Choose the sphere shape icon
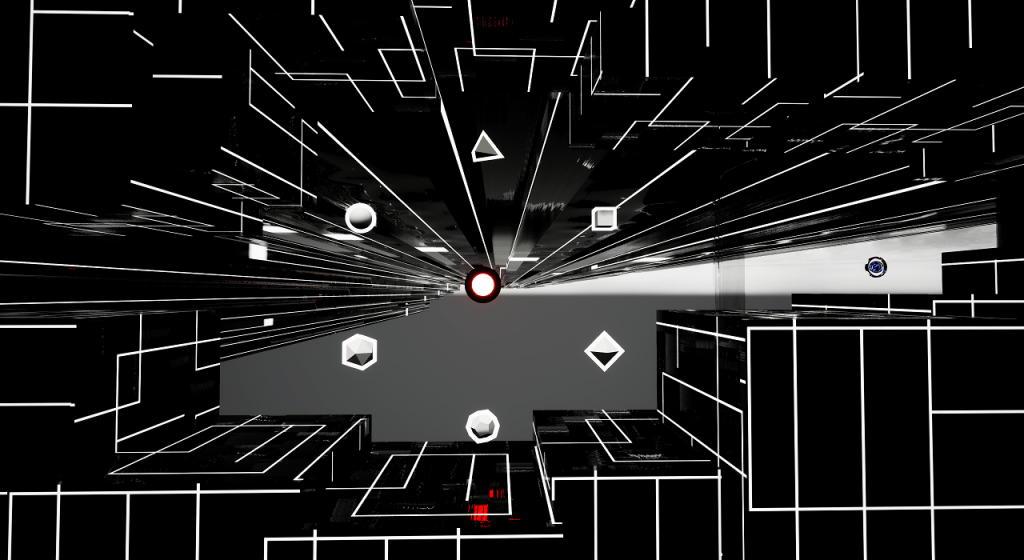Image resolution: width=1024 pixels, height=560 pixels. click(x=360, y=218)
